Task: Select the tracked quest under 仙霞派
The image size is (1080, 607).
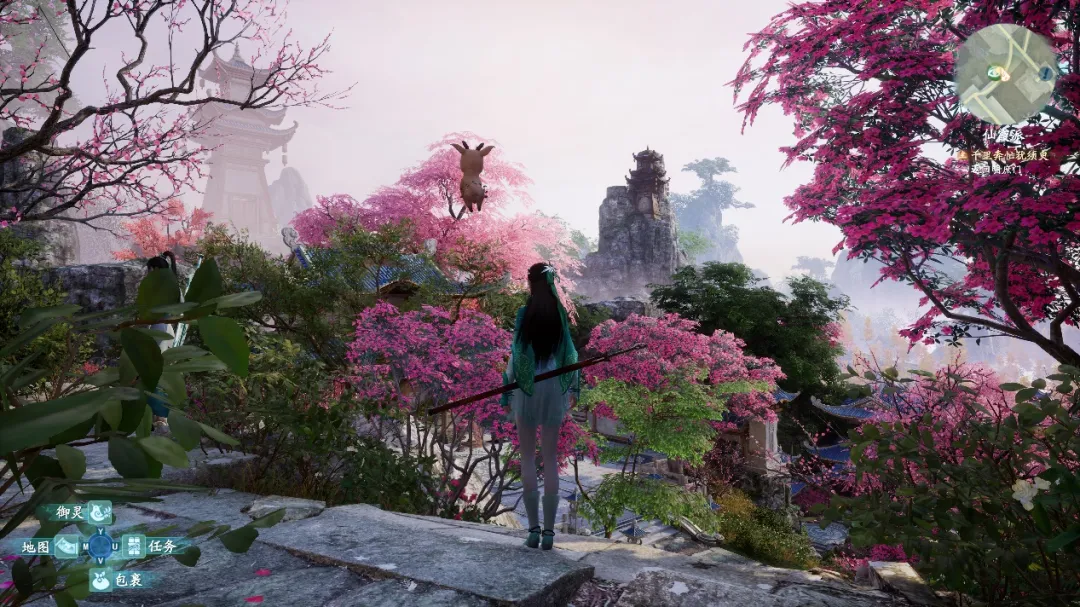Action: click(1003, 155)
